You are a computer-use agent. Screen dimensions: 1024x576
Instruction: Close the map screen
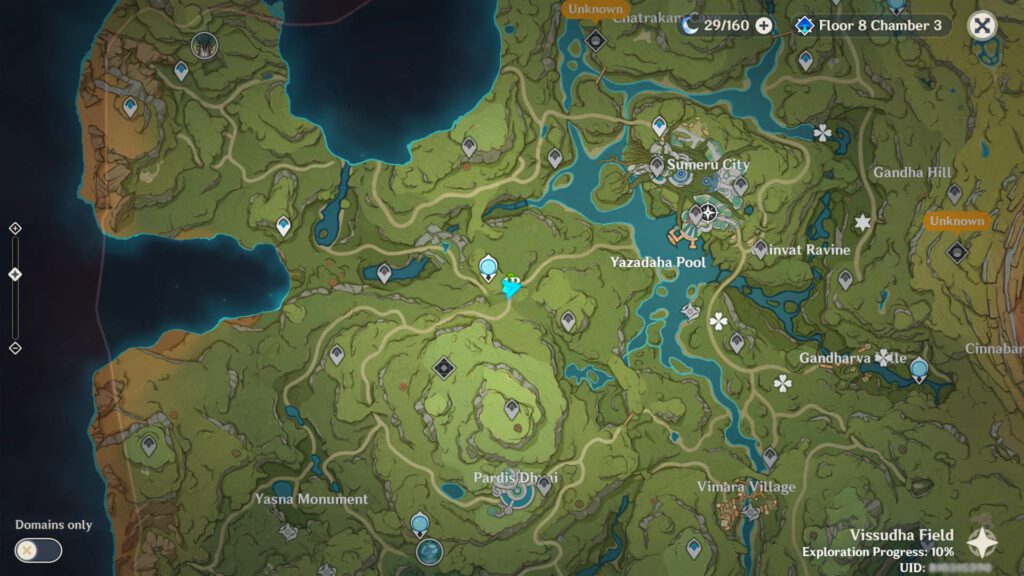click(982, 26)
